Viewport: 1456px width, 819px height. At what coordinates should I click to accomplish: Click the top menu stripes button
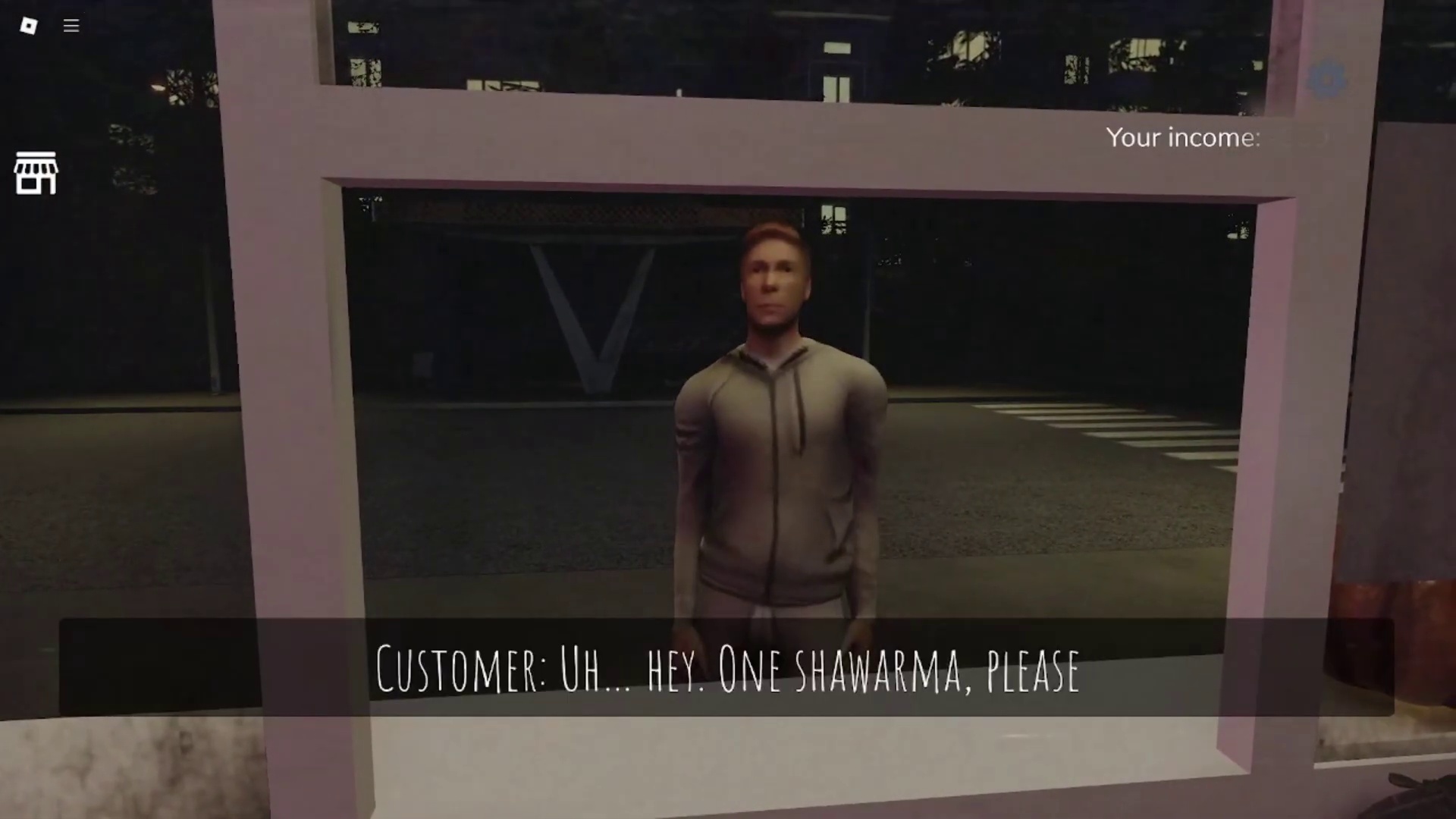pyautogui.click(x=71, y=26)
